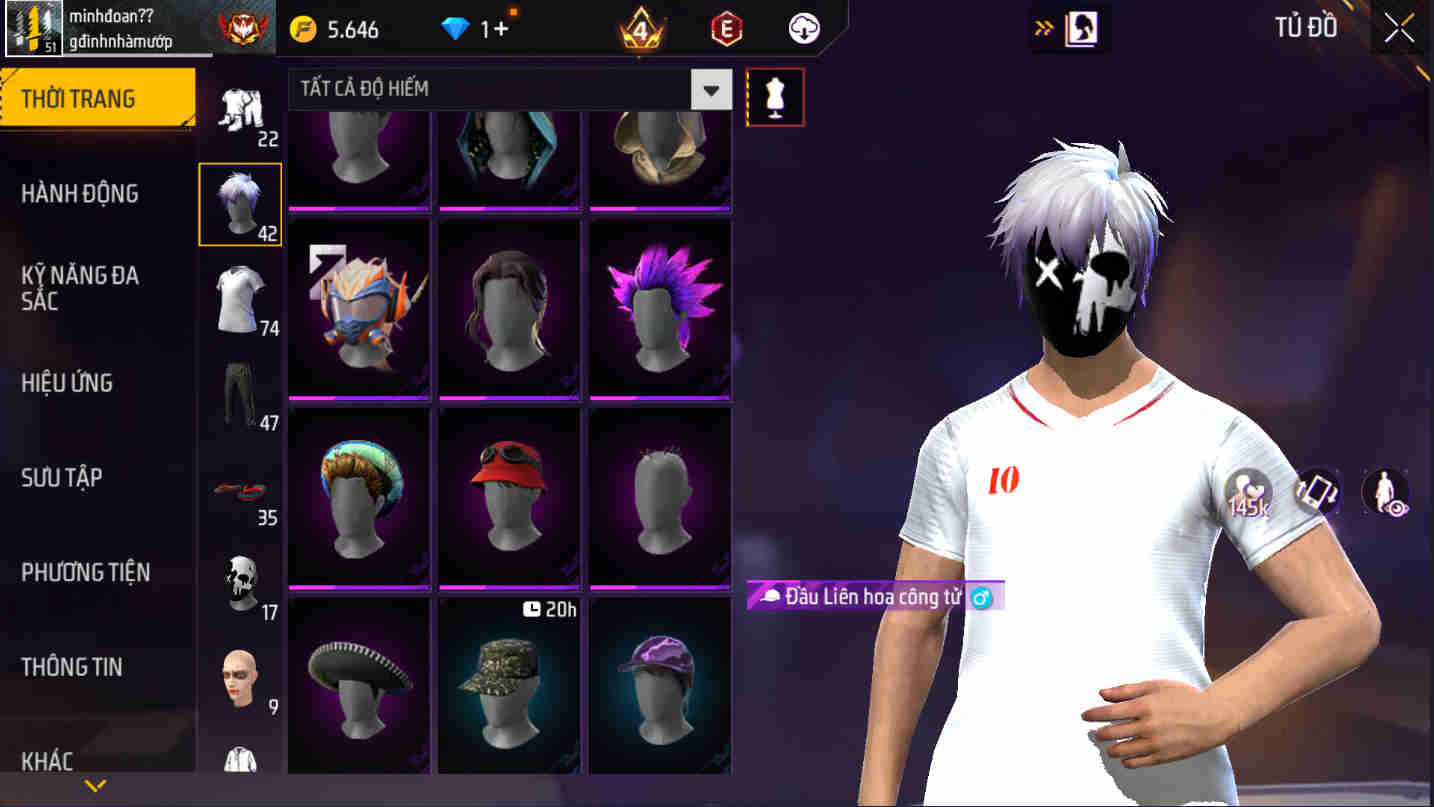Toggle the device rotation icon beside character
This screenshot has height=807, width=1434.
click(1317, 492)
